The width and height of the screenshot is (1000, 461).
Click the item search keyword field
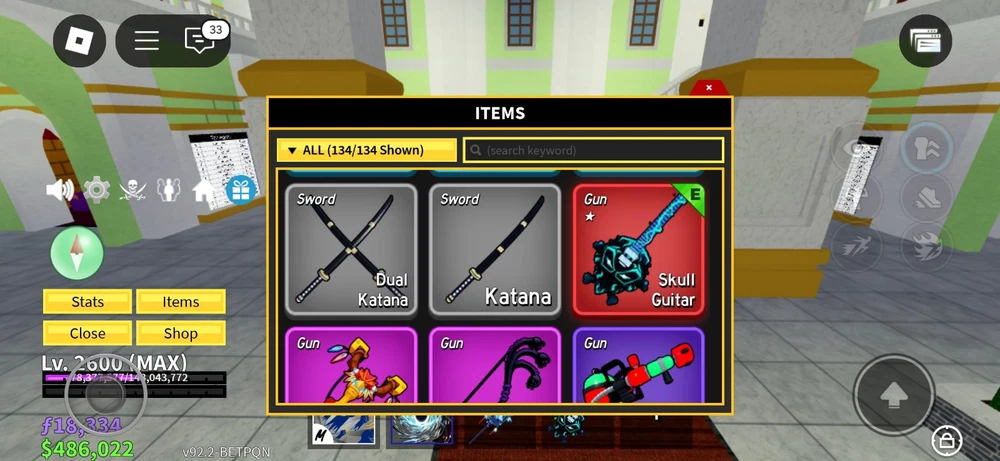[593, 150]
